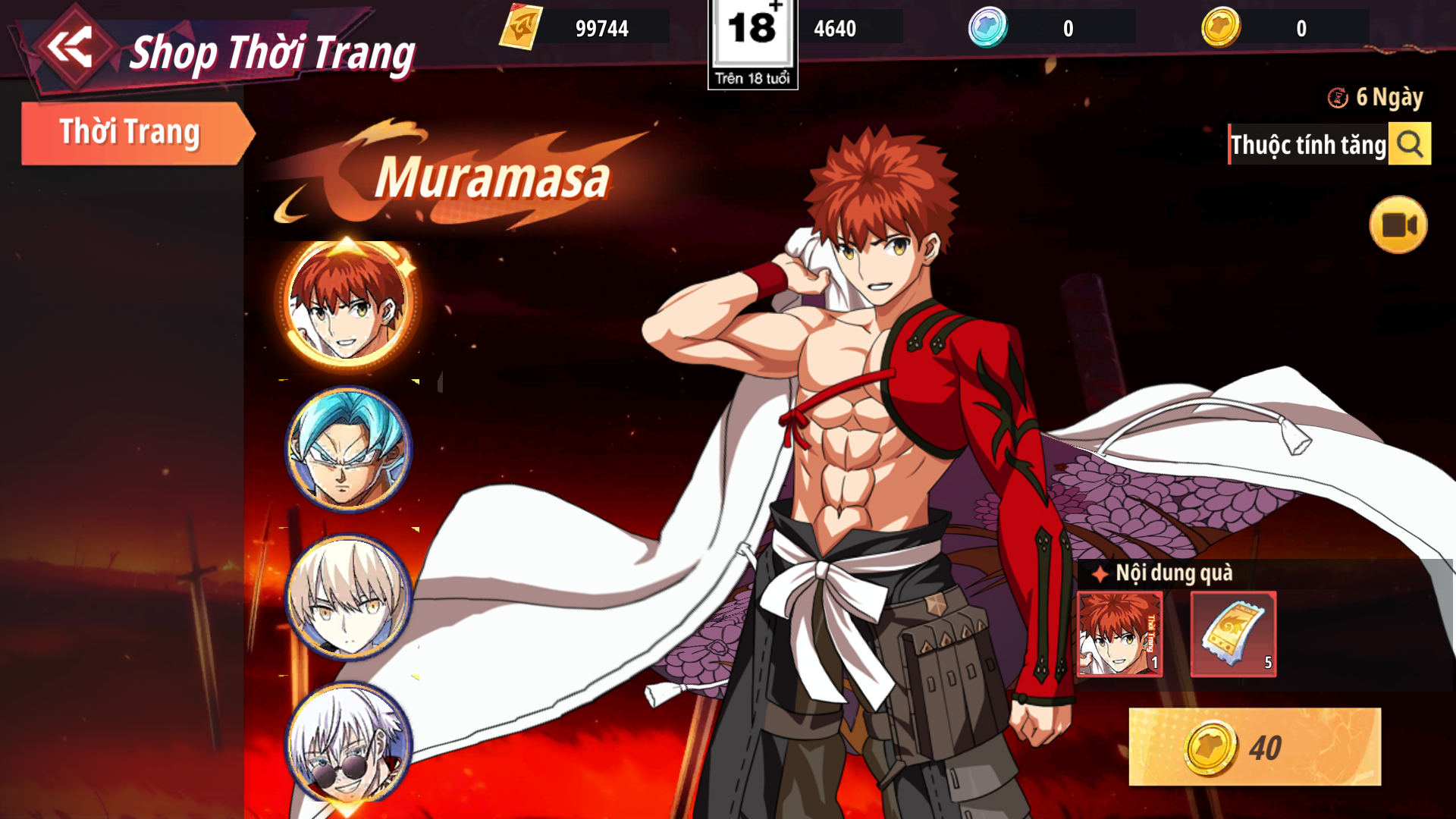The height and width of the screenshot is (819, 1456).
Task: Inspect the Muramasa costume reward item
Action: coord(1120,634)
